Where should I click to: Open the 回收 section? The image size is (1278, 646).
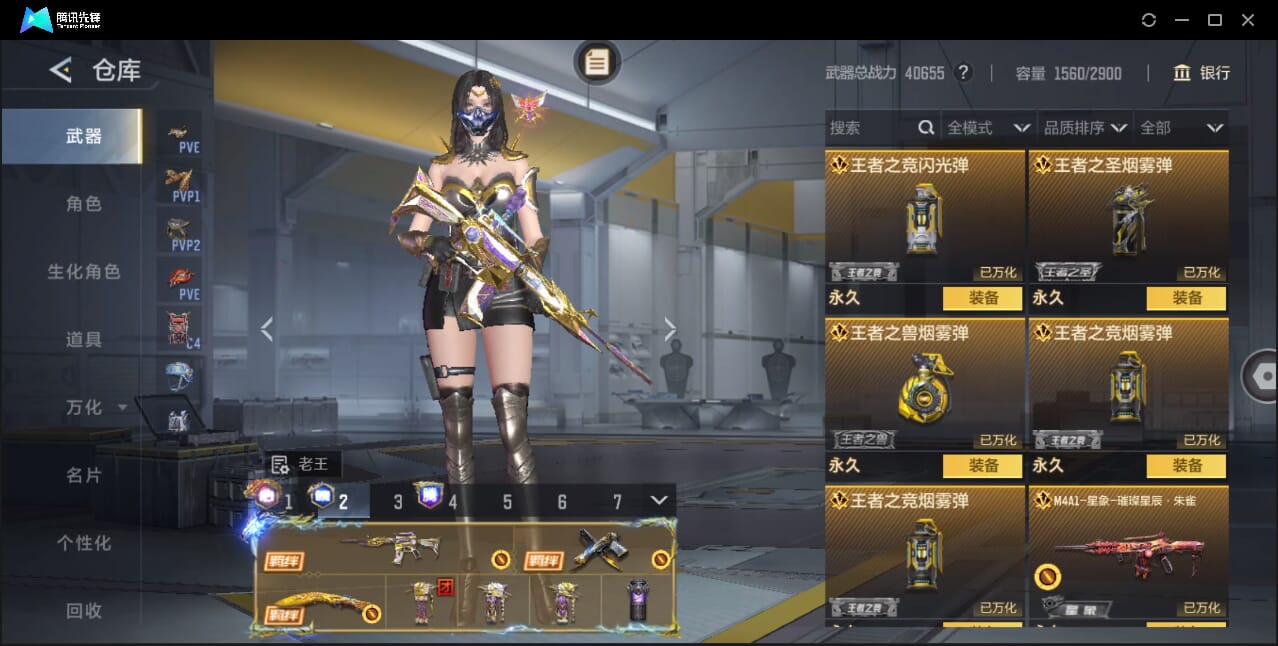coord(84,610)
